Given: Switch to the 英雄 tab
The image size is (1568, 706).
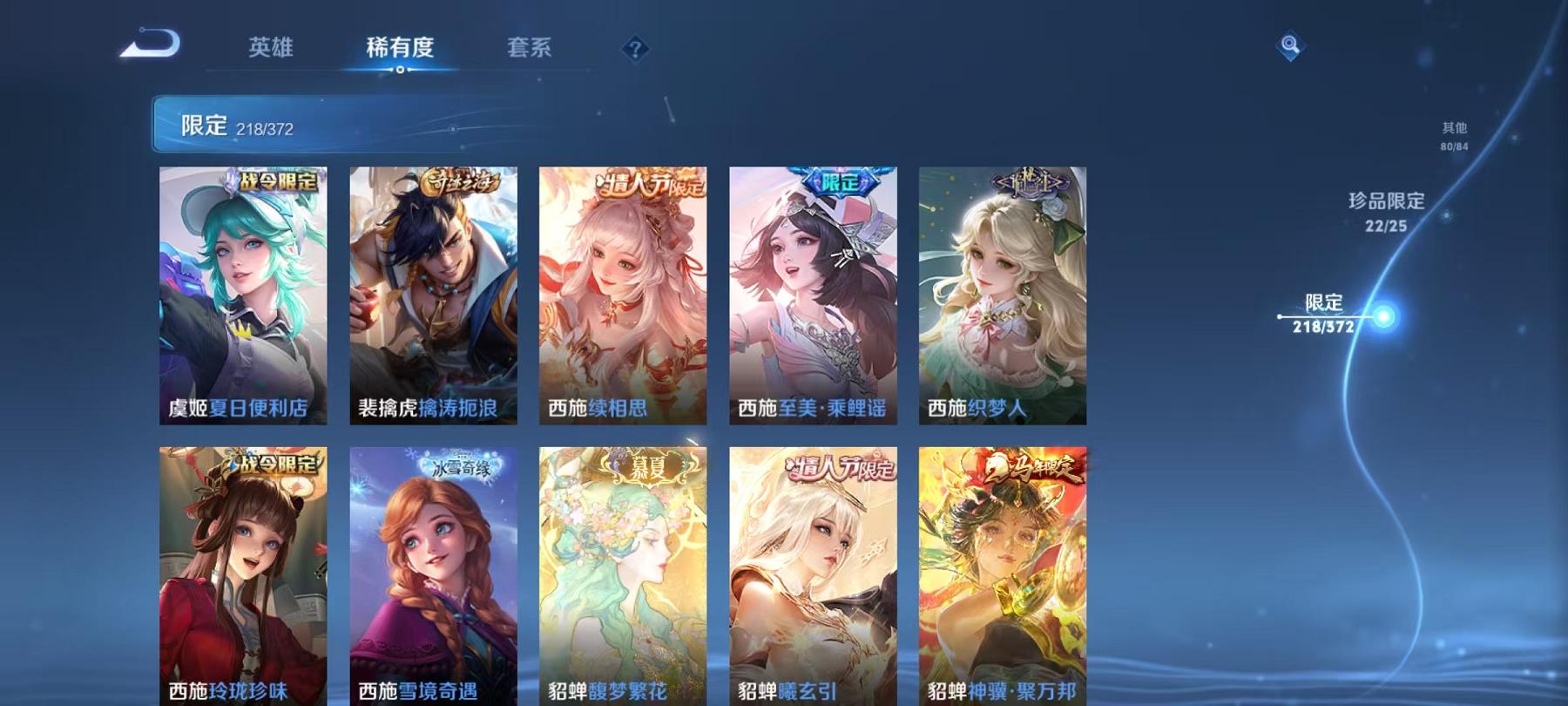Looking at the screenshot, I should [273, 50].
